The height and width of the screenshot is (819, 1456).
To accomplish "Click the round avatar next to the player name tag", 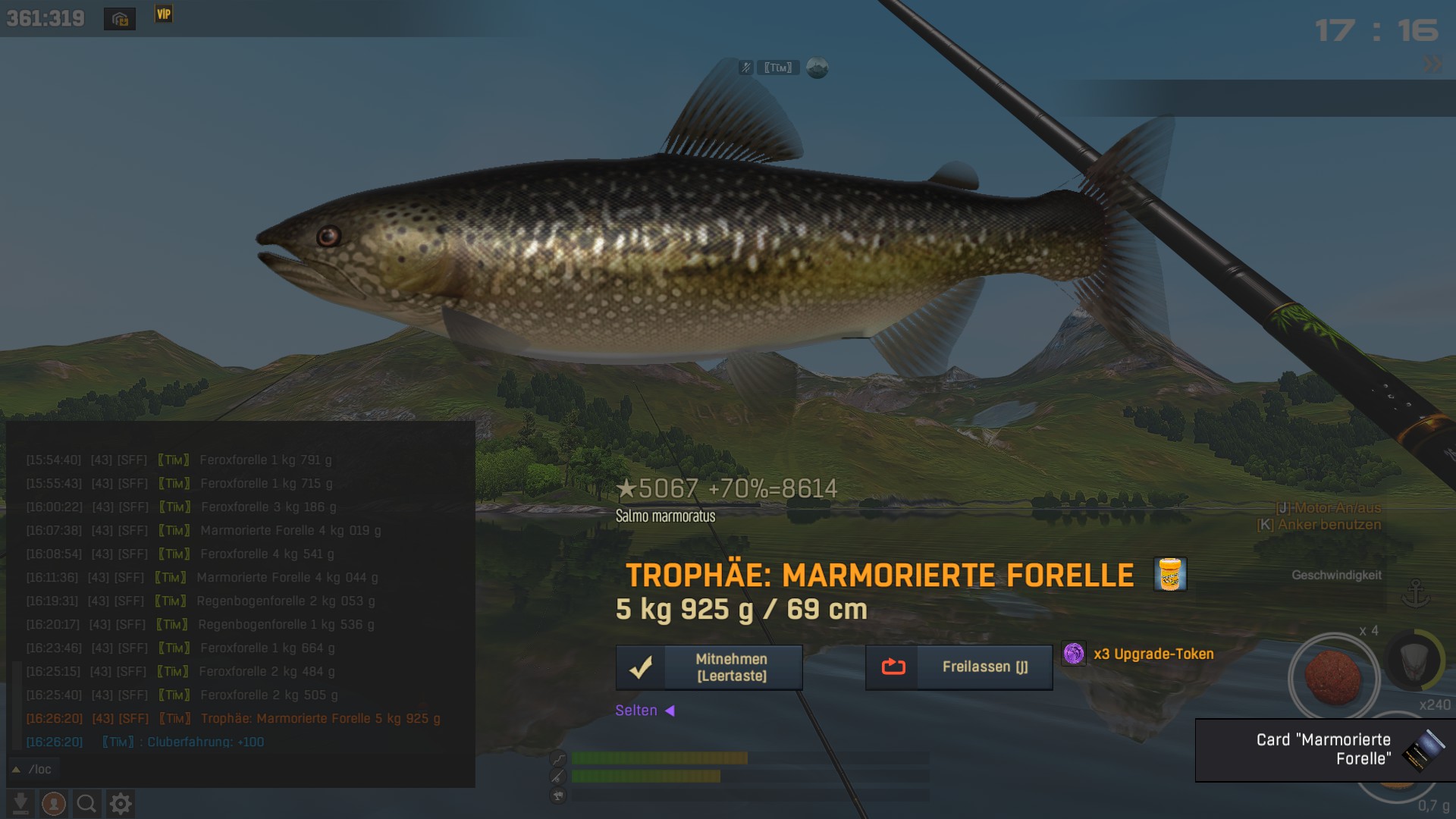I will (x=817, y=68).
